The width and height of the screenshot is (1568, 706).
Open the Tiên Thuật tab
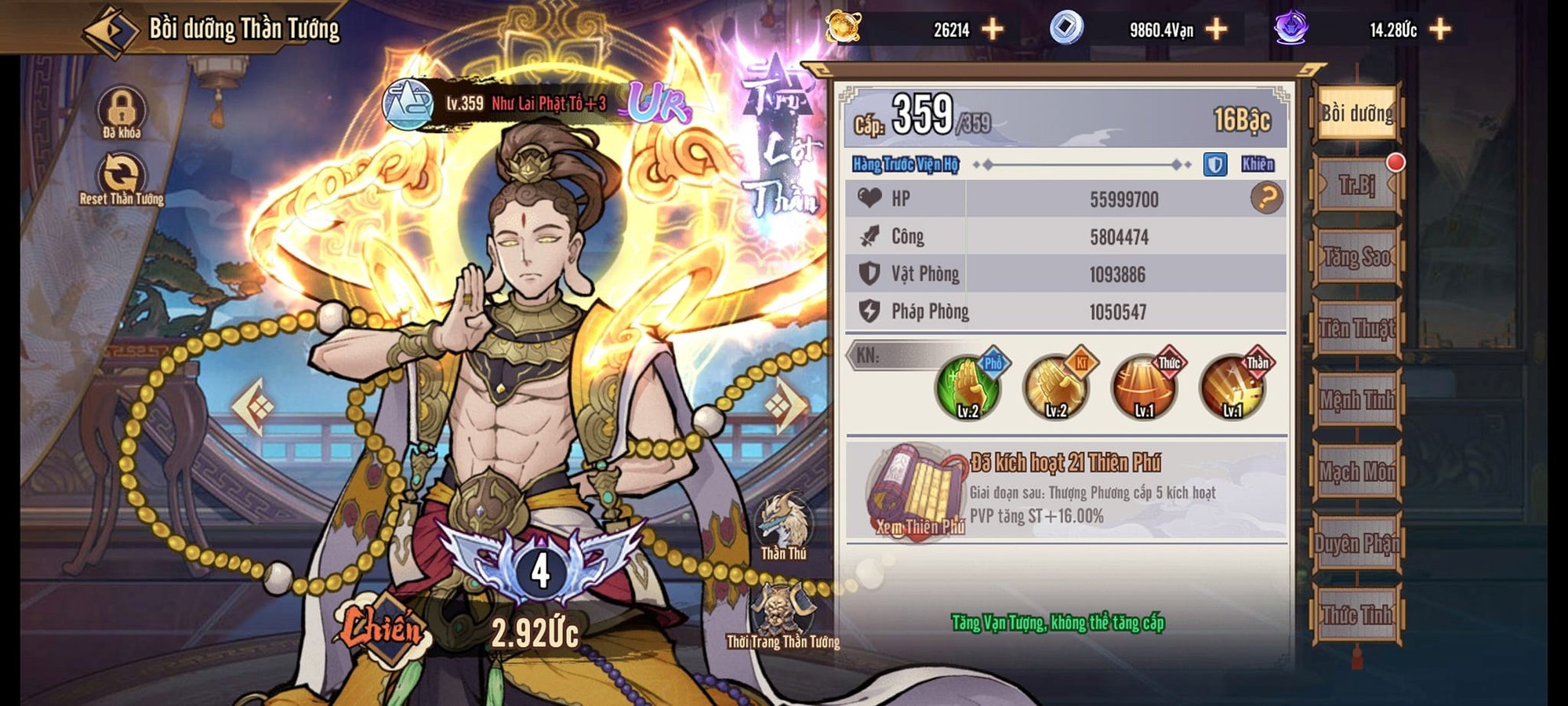click(x=1356, y=329)
